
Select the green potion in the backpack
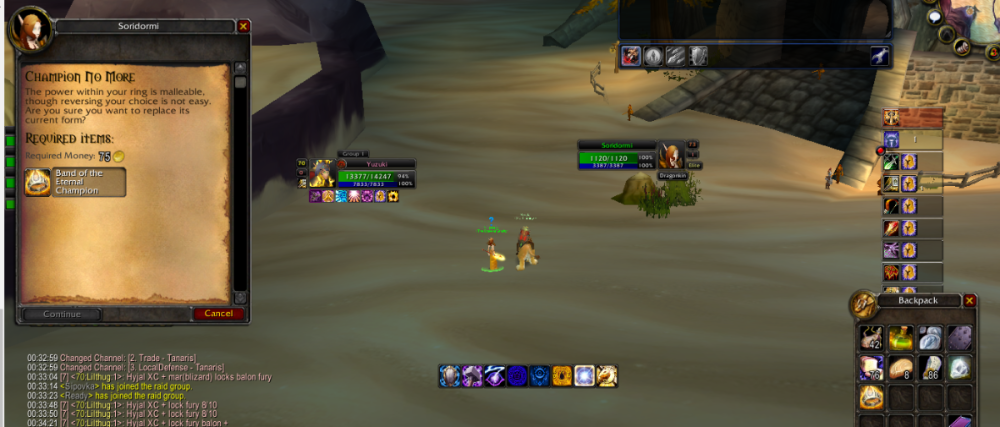coord(899,338)
